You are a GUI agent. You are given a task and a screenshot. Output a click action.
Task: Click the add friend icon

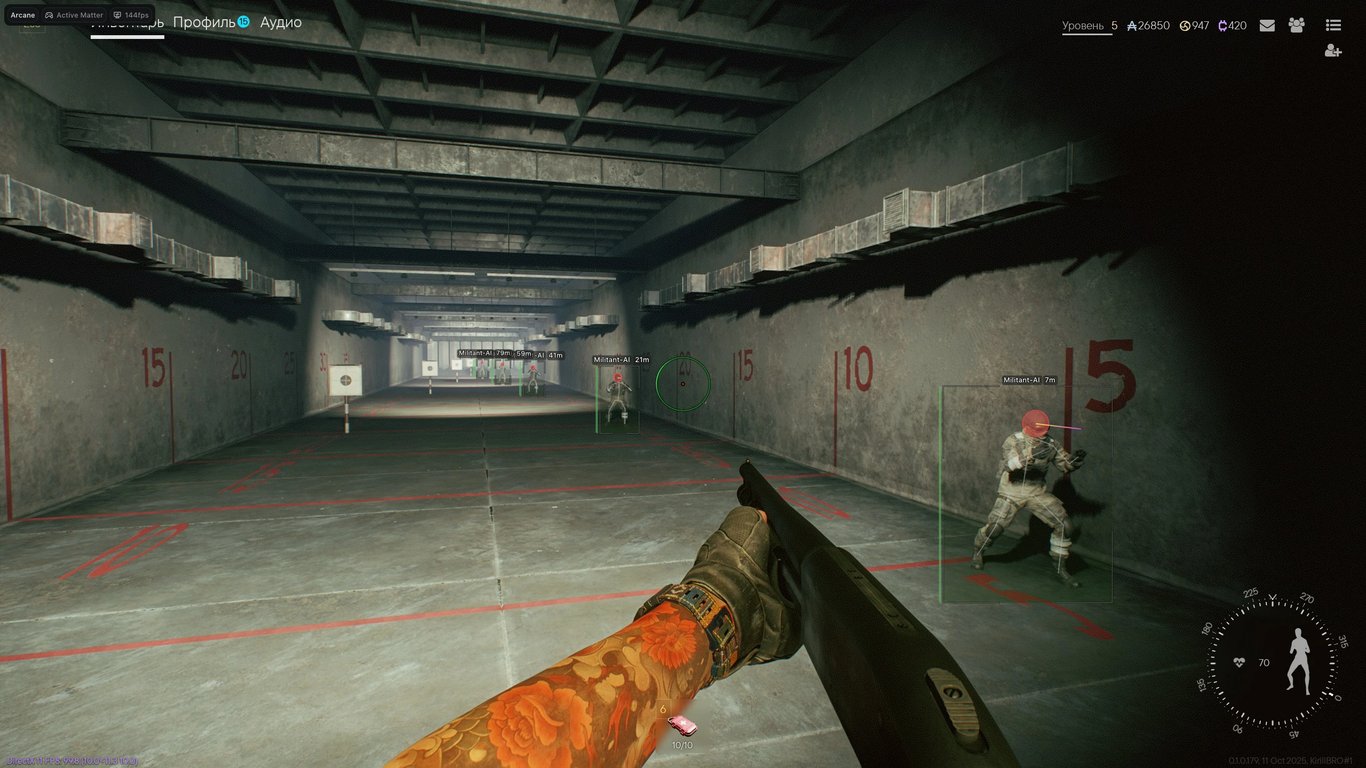pyautogui.click(x=1333, y=51)
